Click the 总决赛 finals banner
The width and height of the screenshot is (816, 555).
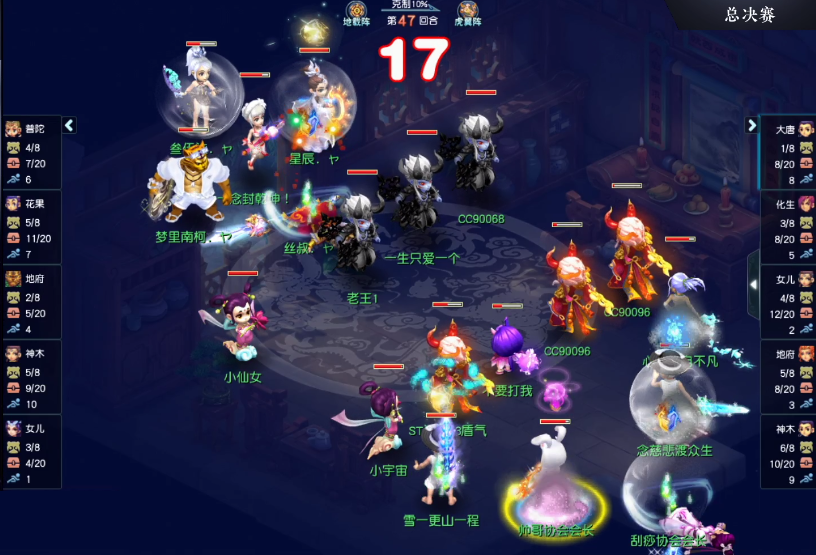pos(762,15)
